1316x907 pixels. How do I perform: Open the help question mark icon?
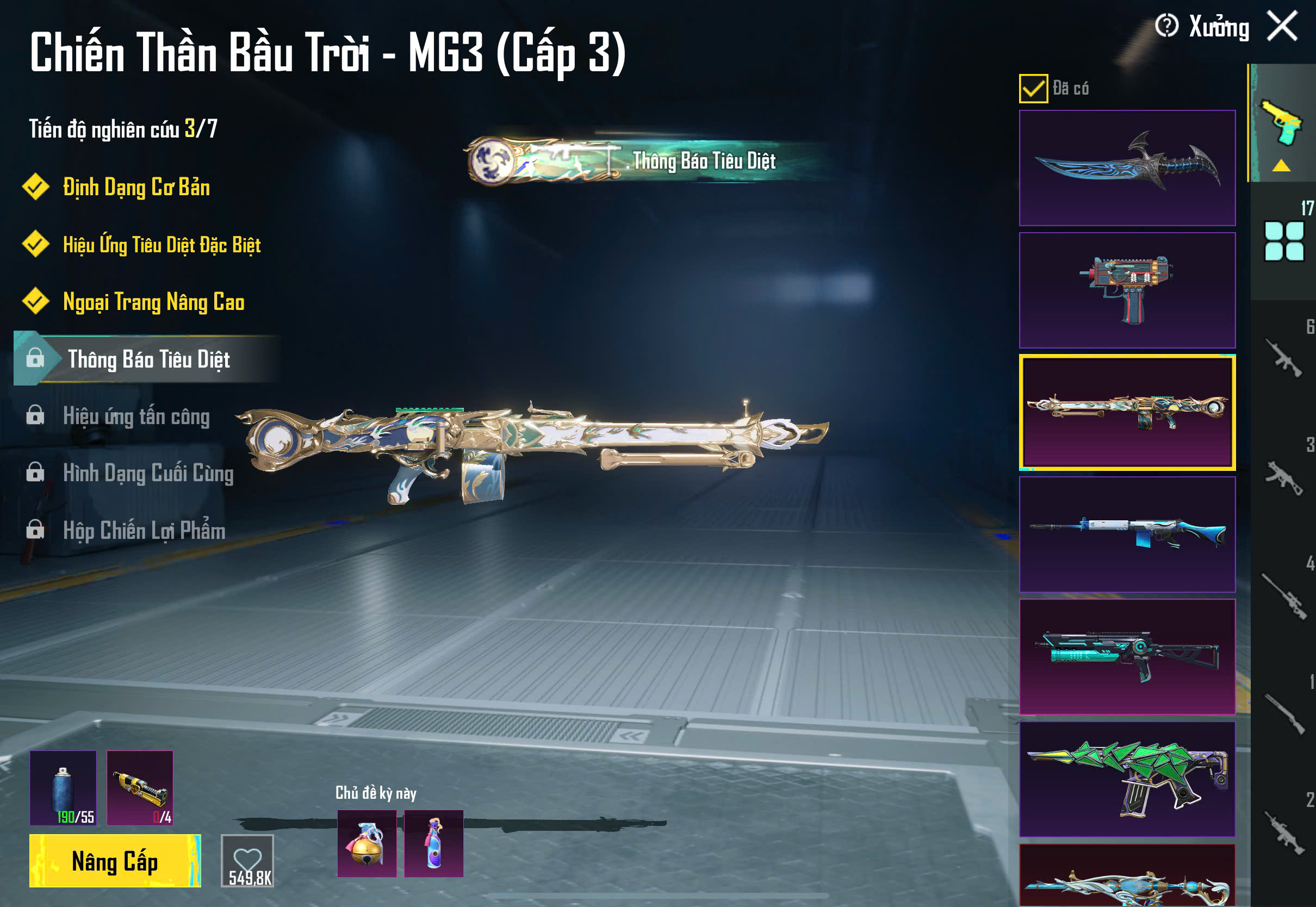(1166, 26)
